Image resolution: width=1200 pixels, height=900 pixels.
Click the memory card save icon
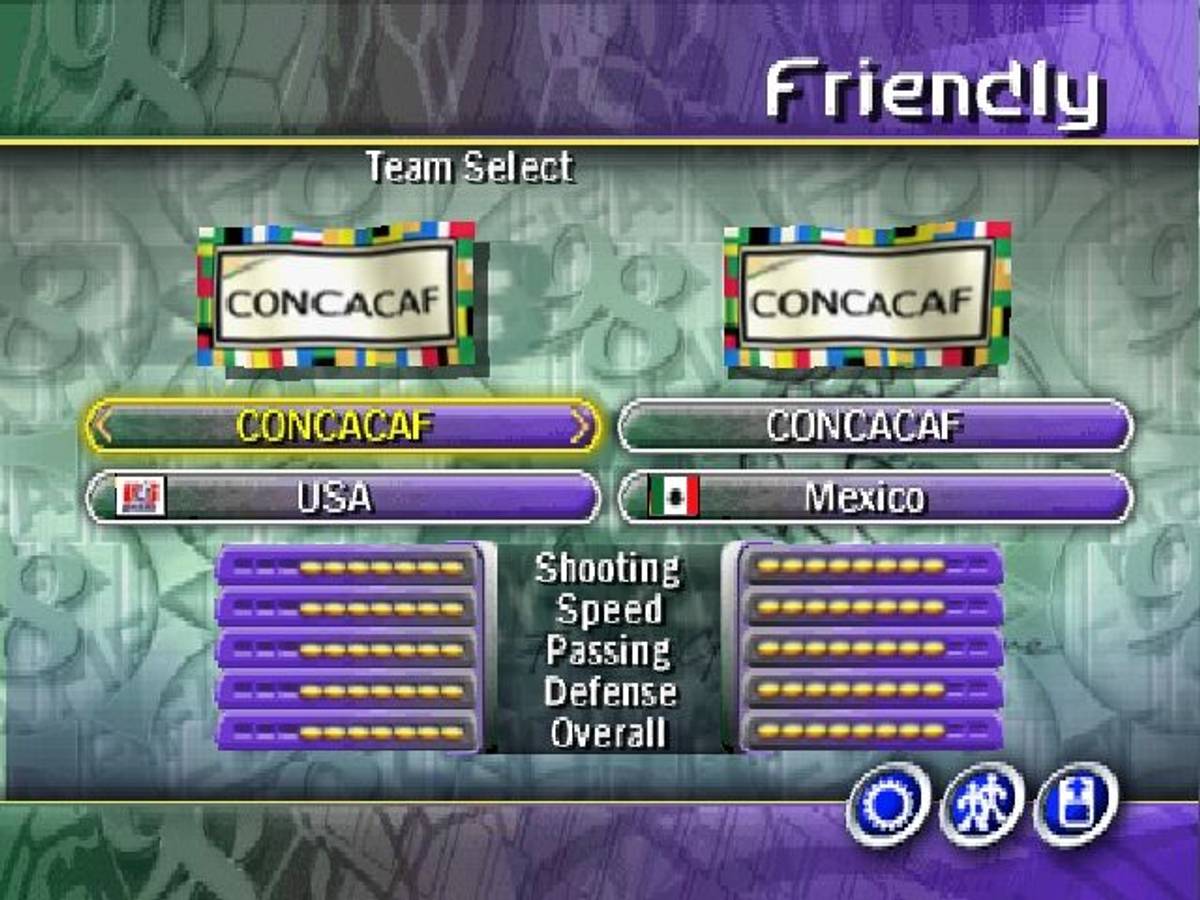(1075, 803)
